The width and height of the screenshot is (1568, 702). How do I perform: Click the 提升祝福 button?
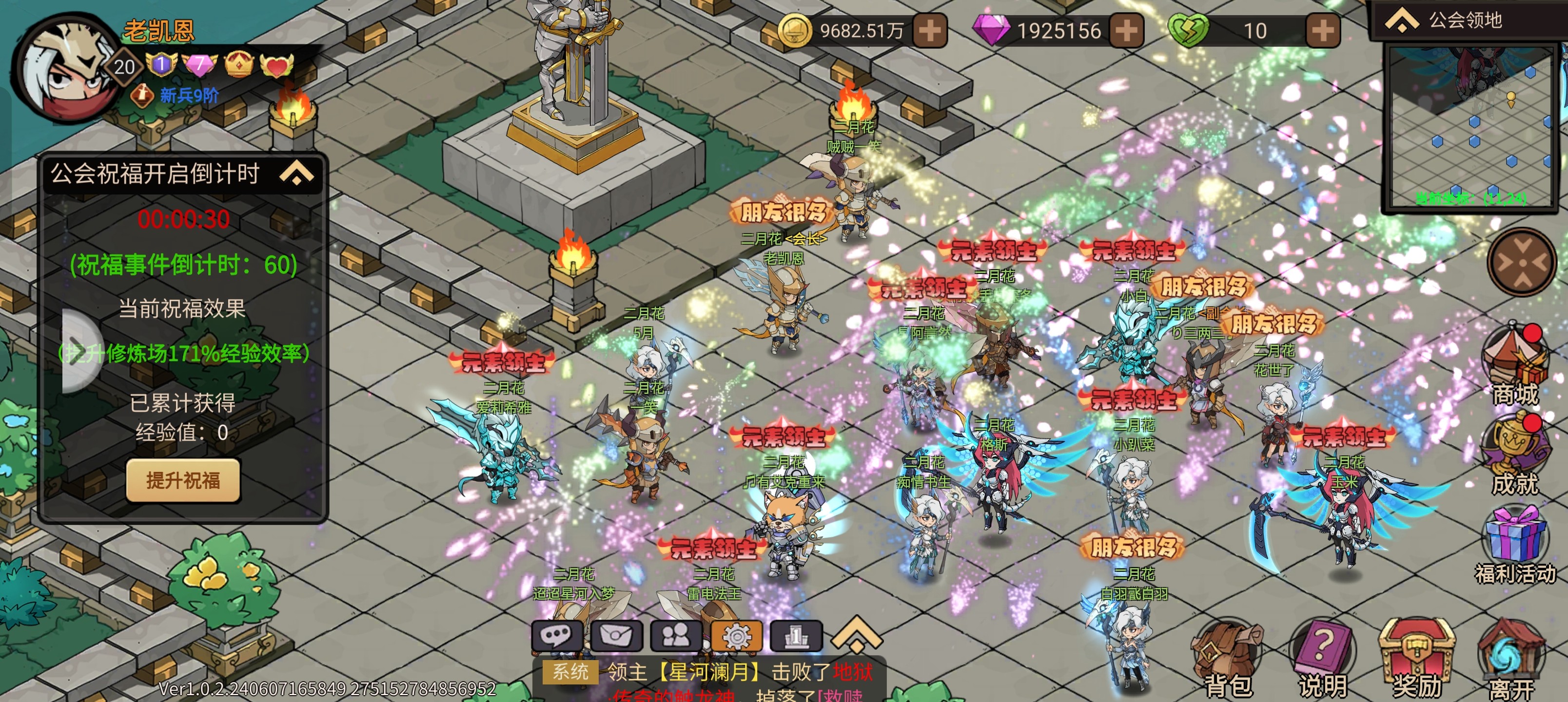[x=183, y=480]
